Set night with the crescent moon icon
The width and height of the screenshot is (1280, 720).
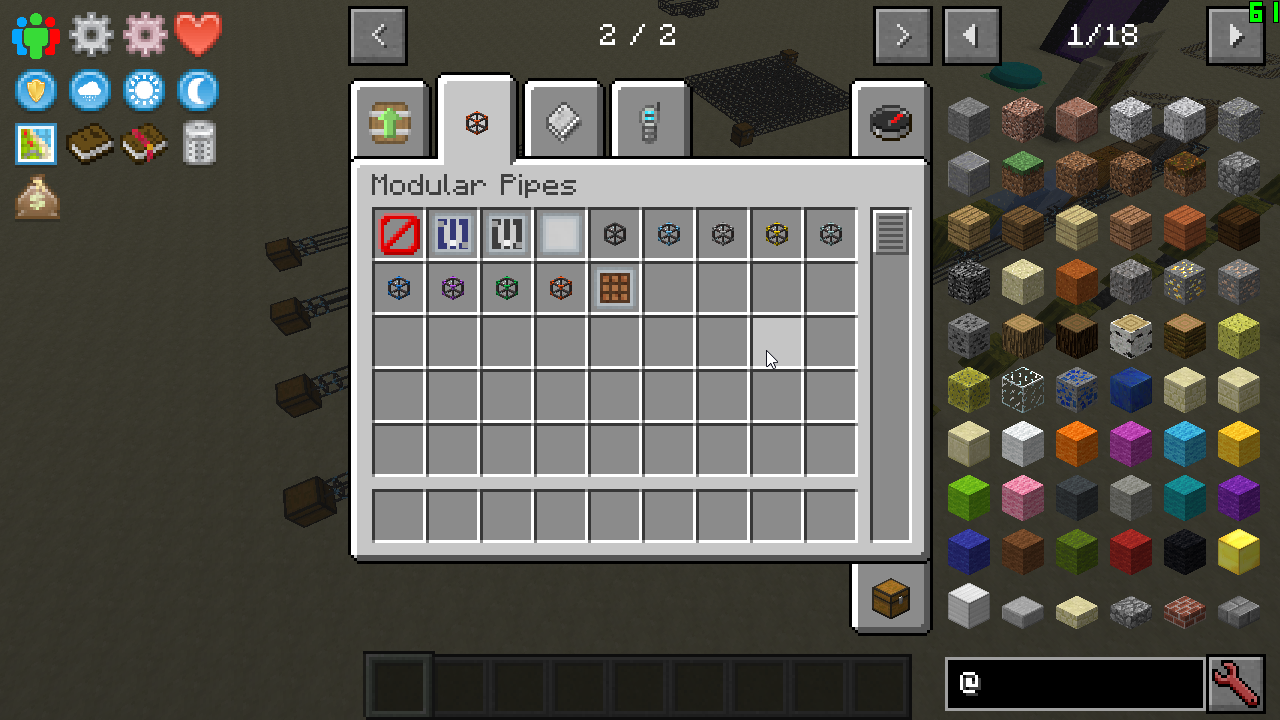(x=198, y=91)
